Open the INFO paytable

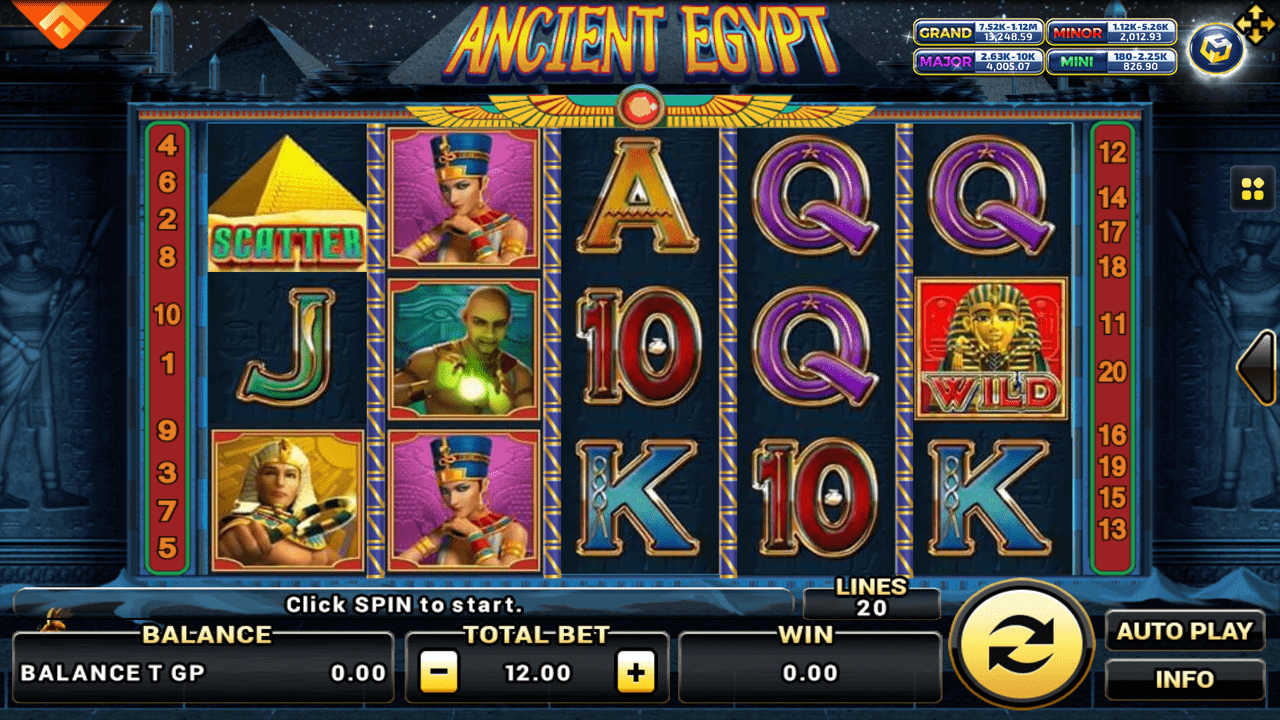1186,679
